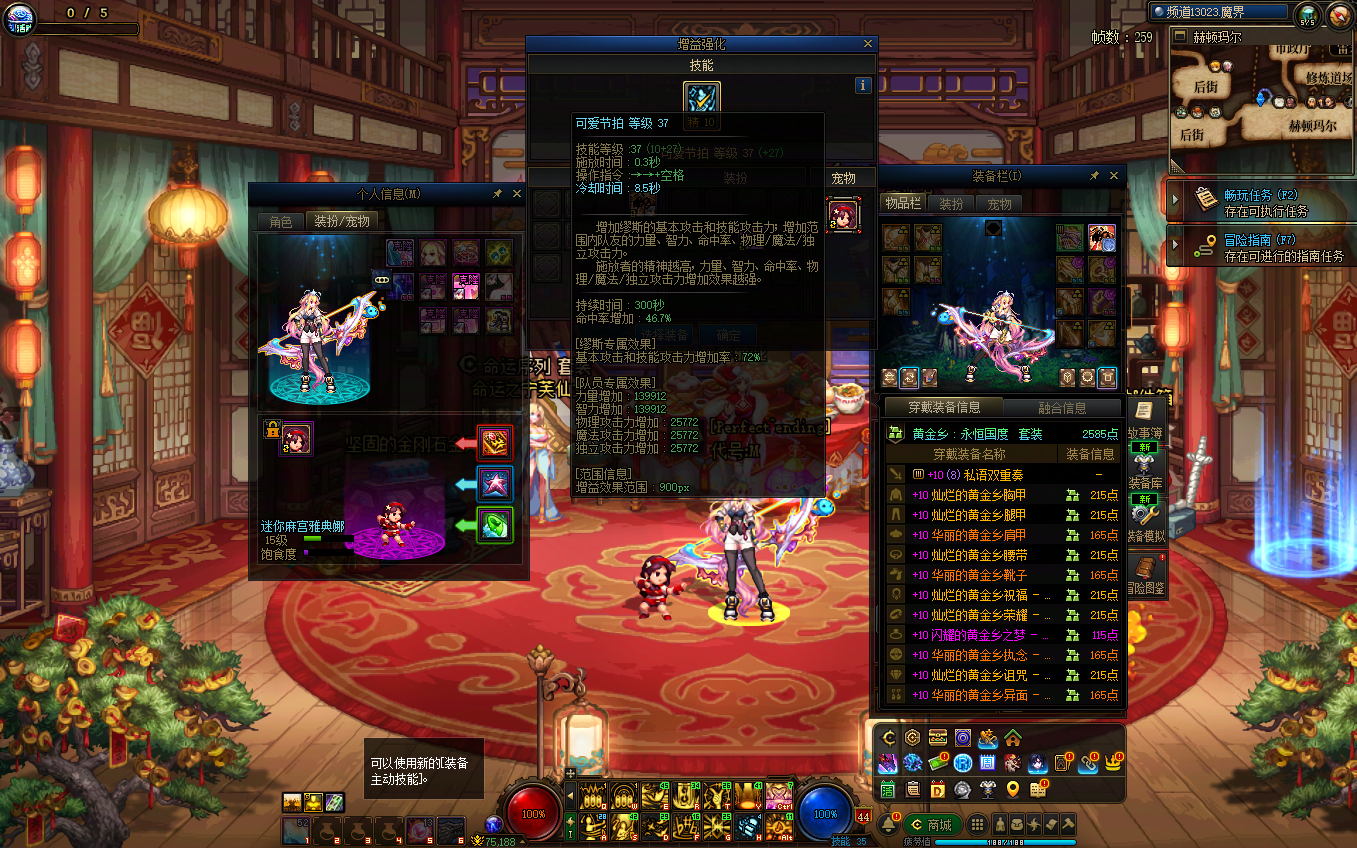Select the green pet equipment slot
The width and height of the screenshot is (1357, 848).
pyautogui.click(x=495, y=526)
